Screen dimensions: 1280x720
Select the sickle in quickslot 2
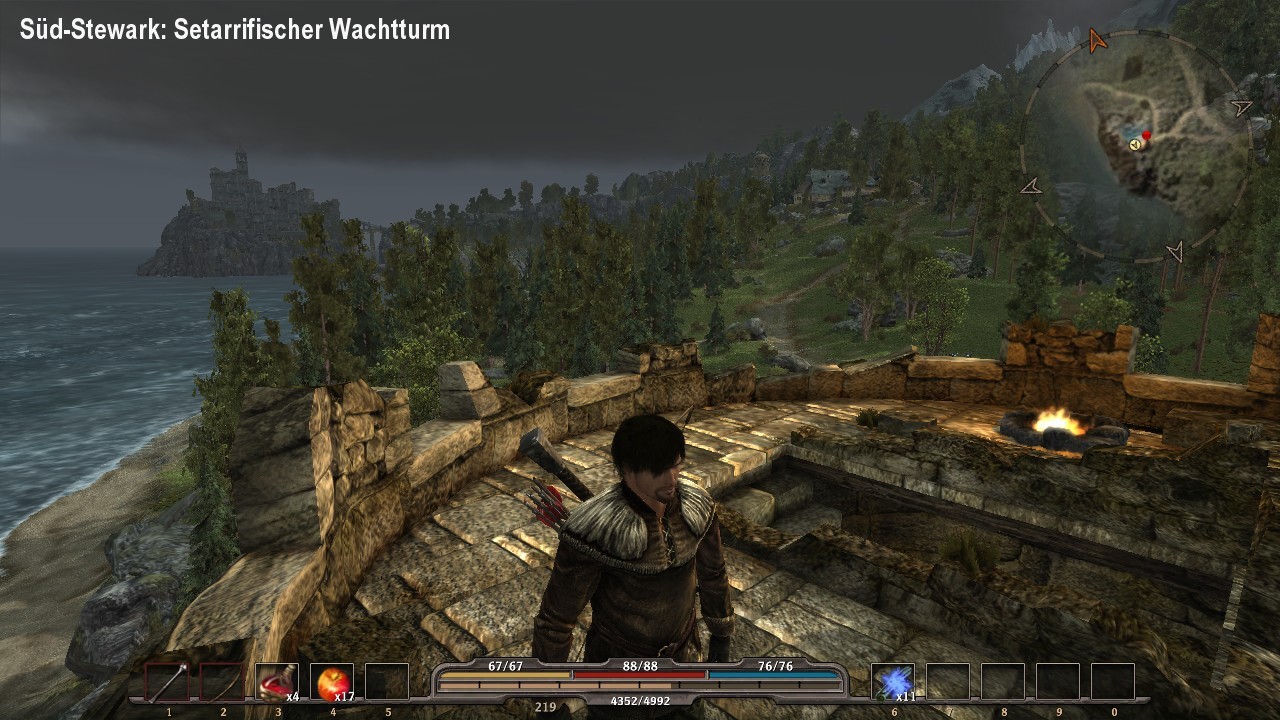point(222,680)
